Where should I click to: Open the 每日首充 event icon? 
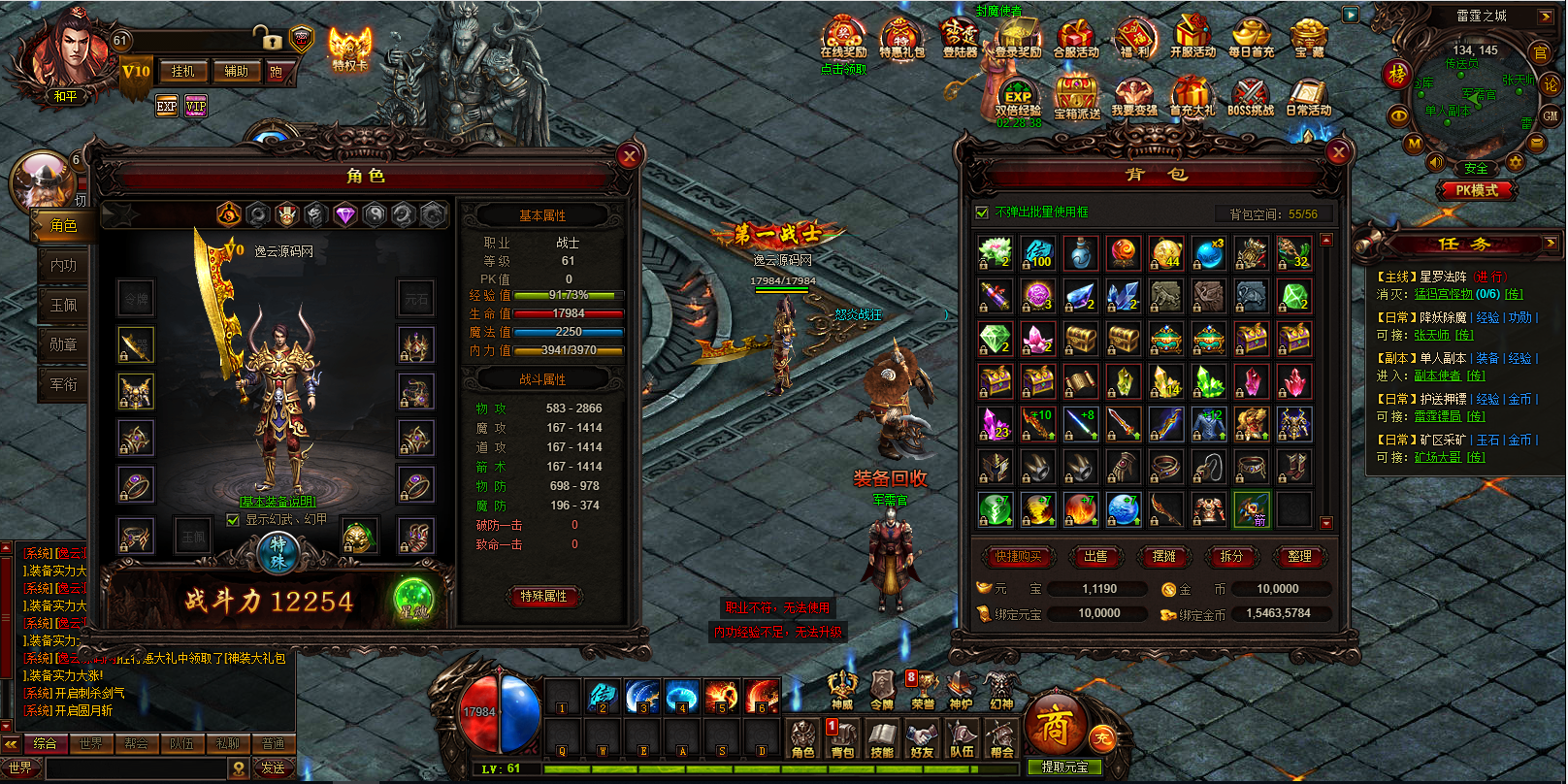1251,39
